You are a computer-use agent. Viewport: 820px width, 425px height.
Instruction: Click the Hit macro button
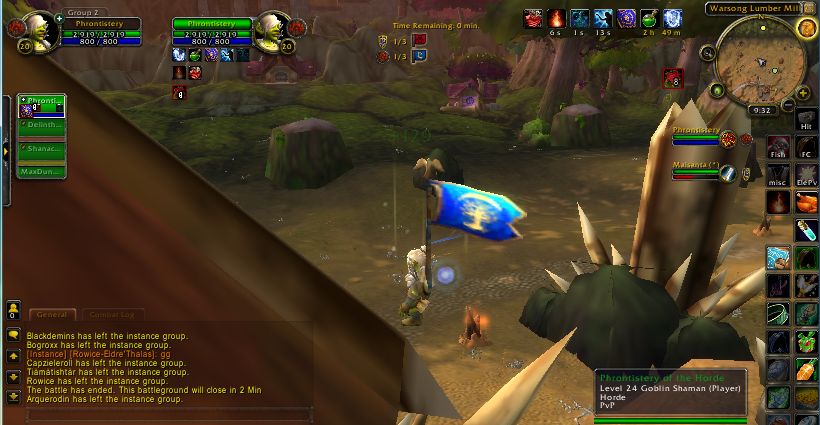pyautogui.click(x=806, y=122)
